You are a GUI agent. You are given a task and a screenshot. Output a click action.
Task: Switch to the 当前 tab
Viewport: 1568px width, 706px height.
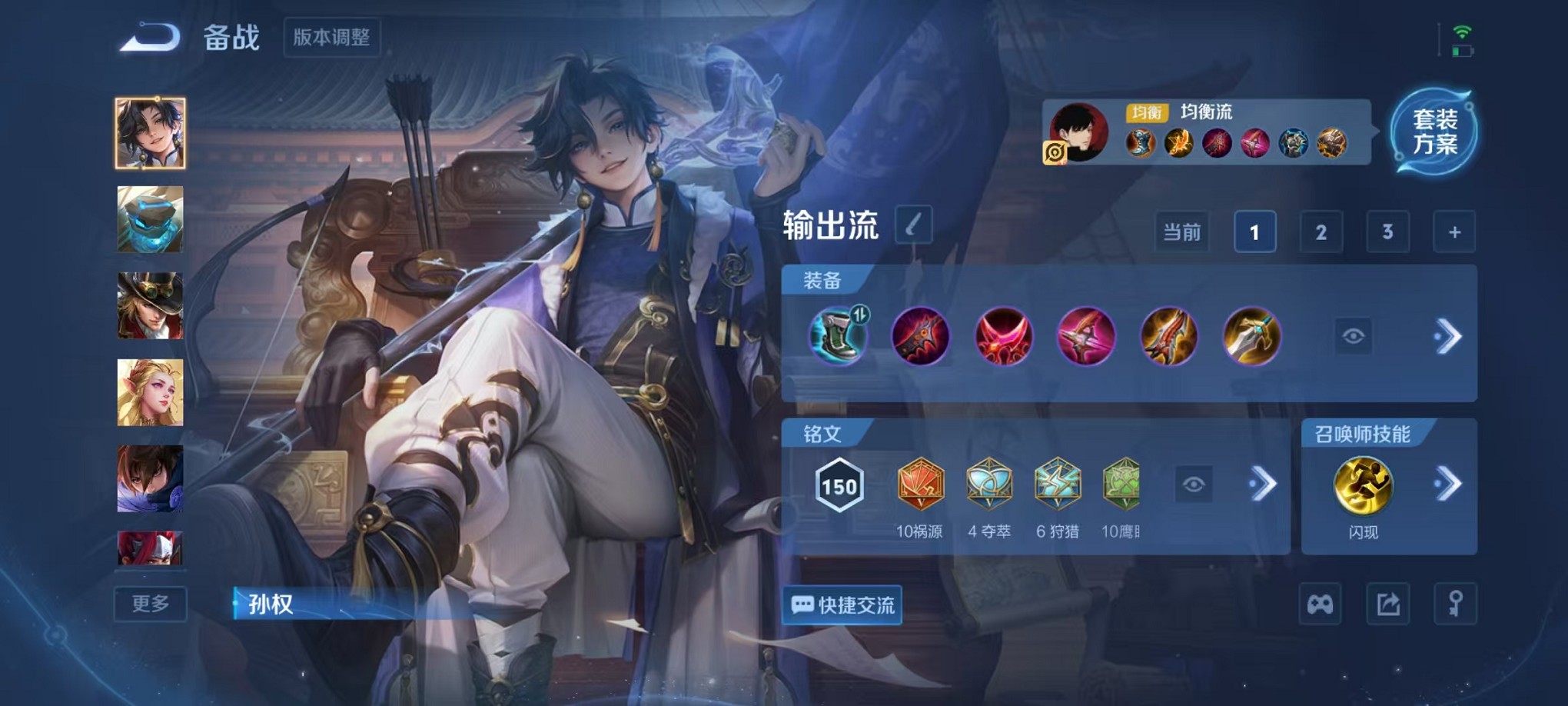1181,231
